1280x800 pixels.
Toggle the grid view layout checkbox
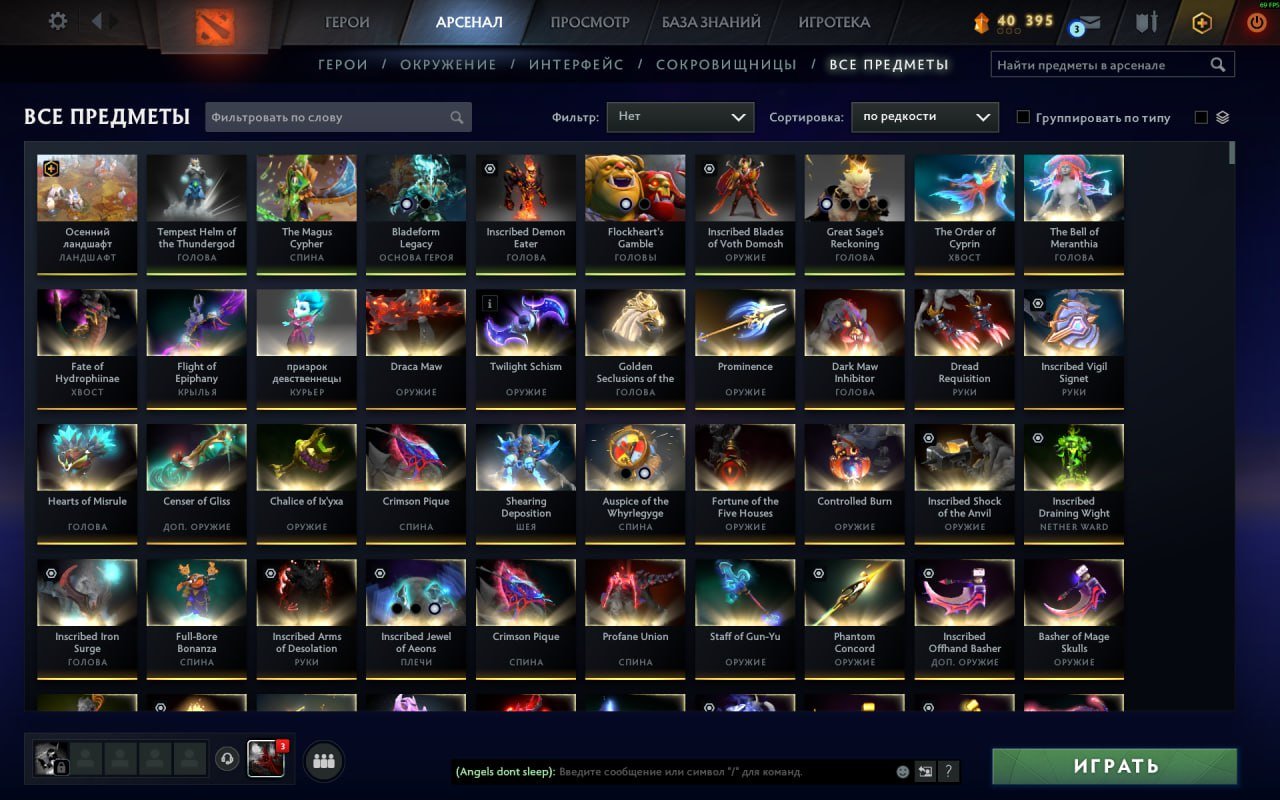1200,116
